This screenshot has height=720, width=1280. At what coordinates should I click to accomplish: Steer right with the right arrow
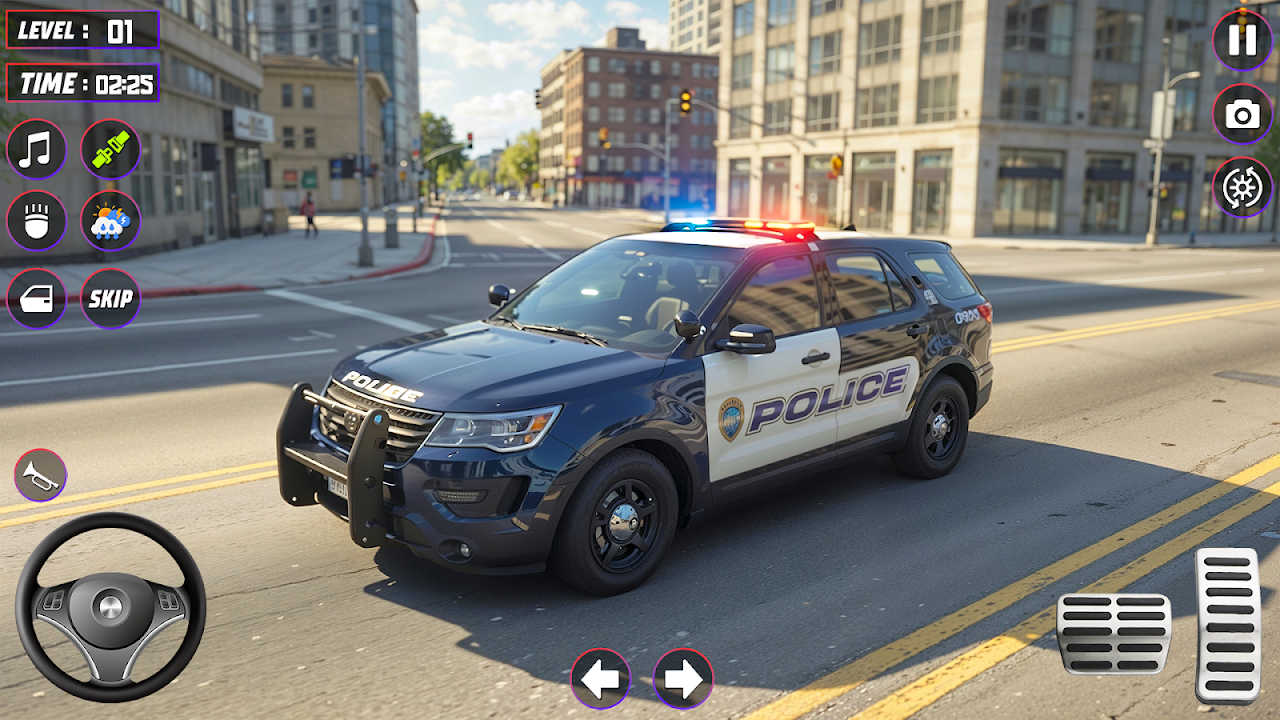tap(683, 679)
